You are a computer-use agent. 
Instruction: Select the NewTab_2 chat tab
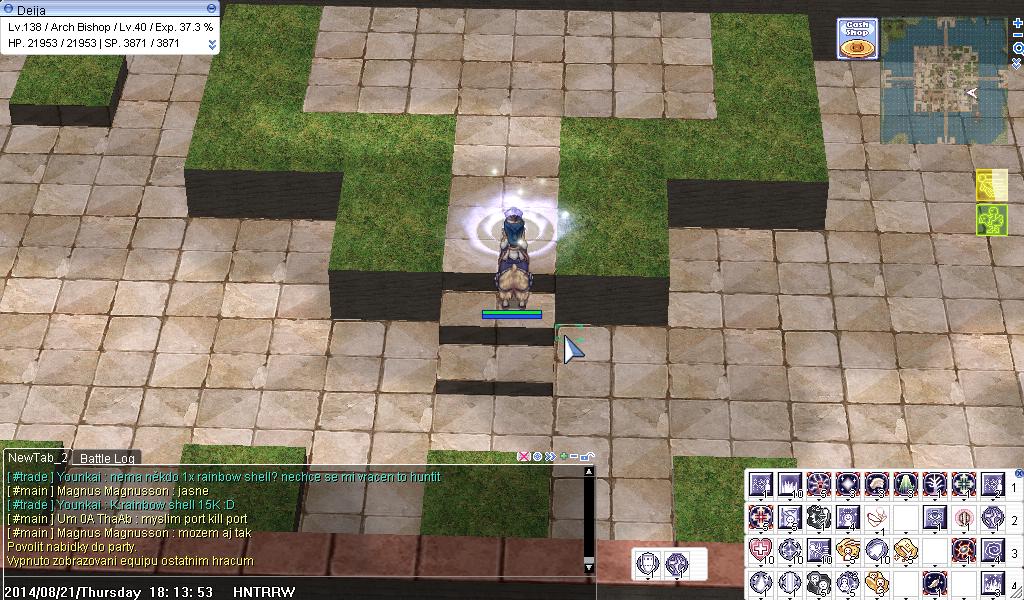(x=37, y=457)
